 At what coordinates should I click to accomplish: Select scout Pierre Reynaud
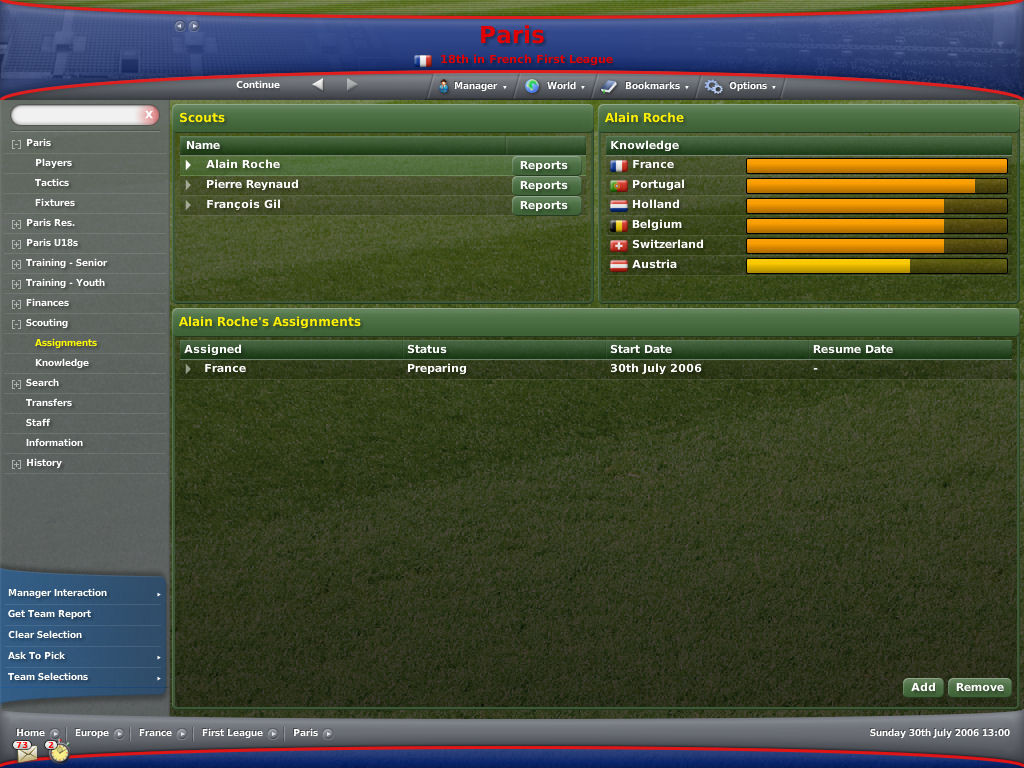pos(252,185)
